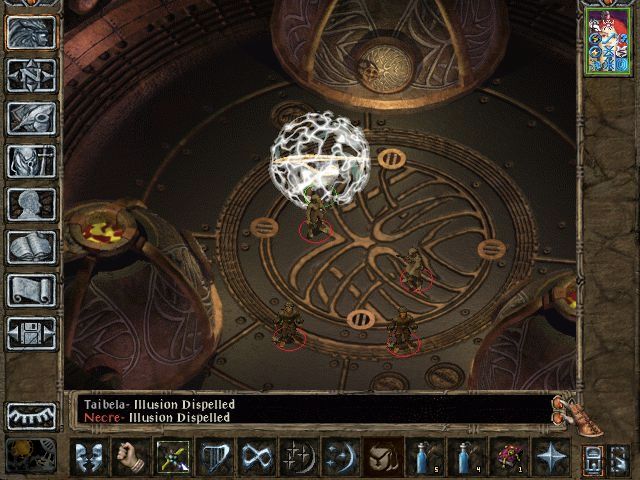Screen dimensions: 640x480
Task: Click the infinity symbol action button
Action: pyautogui.click(x=257, y=457)
